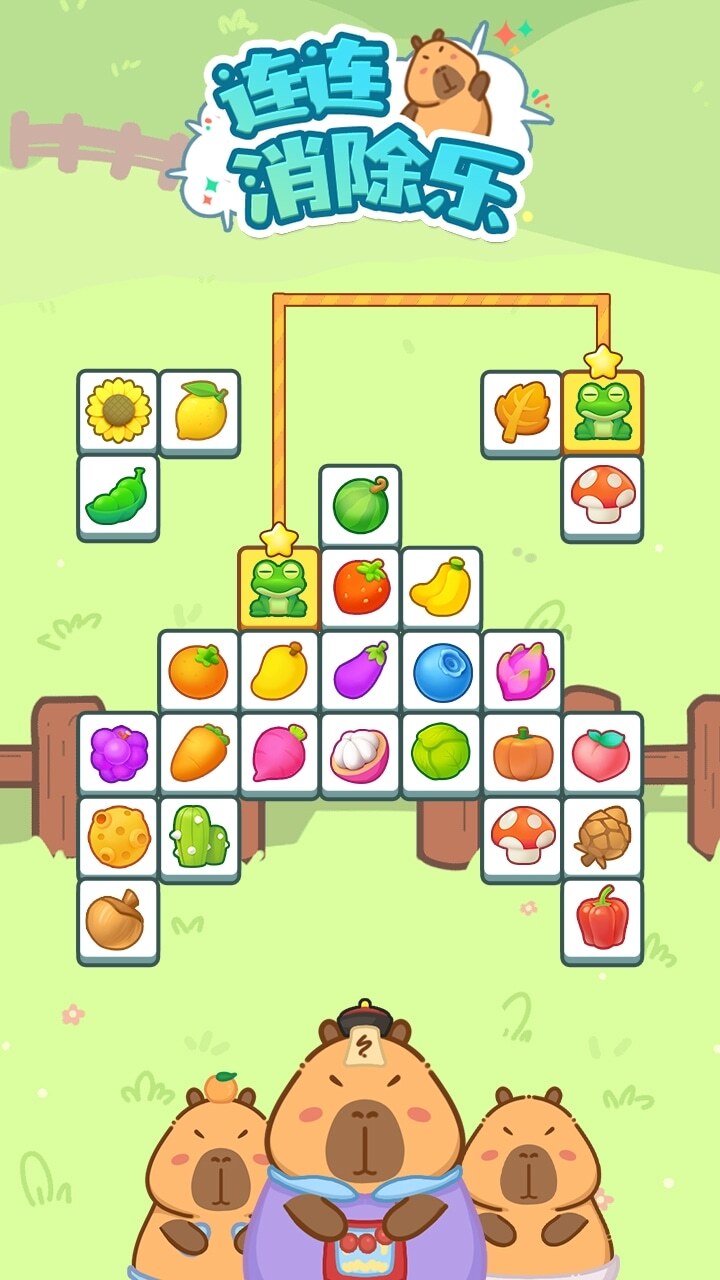
Task: Click the pink peach tile
Action: point(602,754)
